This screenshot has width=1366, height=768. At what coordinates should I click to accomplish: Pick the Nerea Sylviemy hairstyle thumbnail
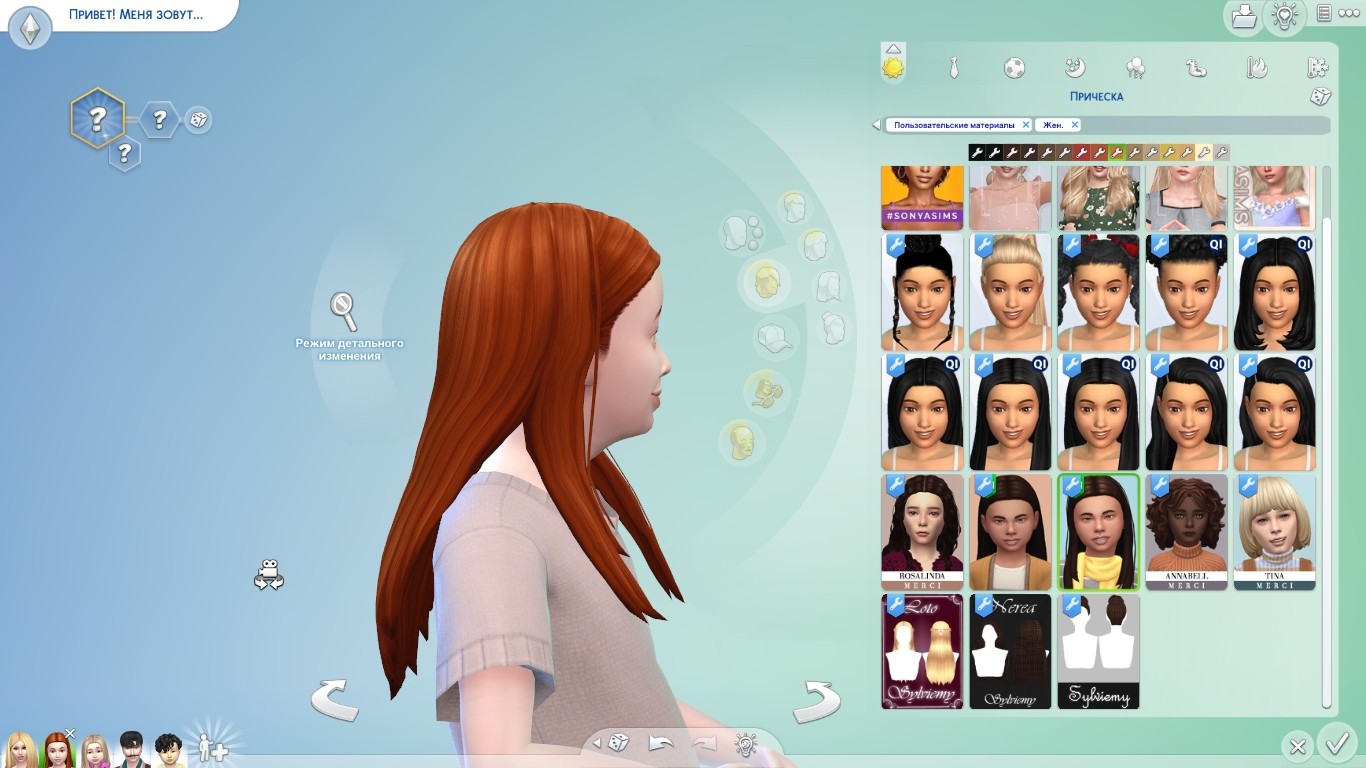point(1010,651)
